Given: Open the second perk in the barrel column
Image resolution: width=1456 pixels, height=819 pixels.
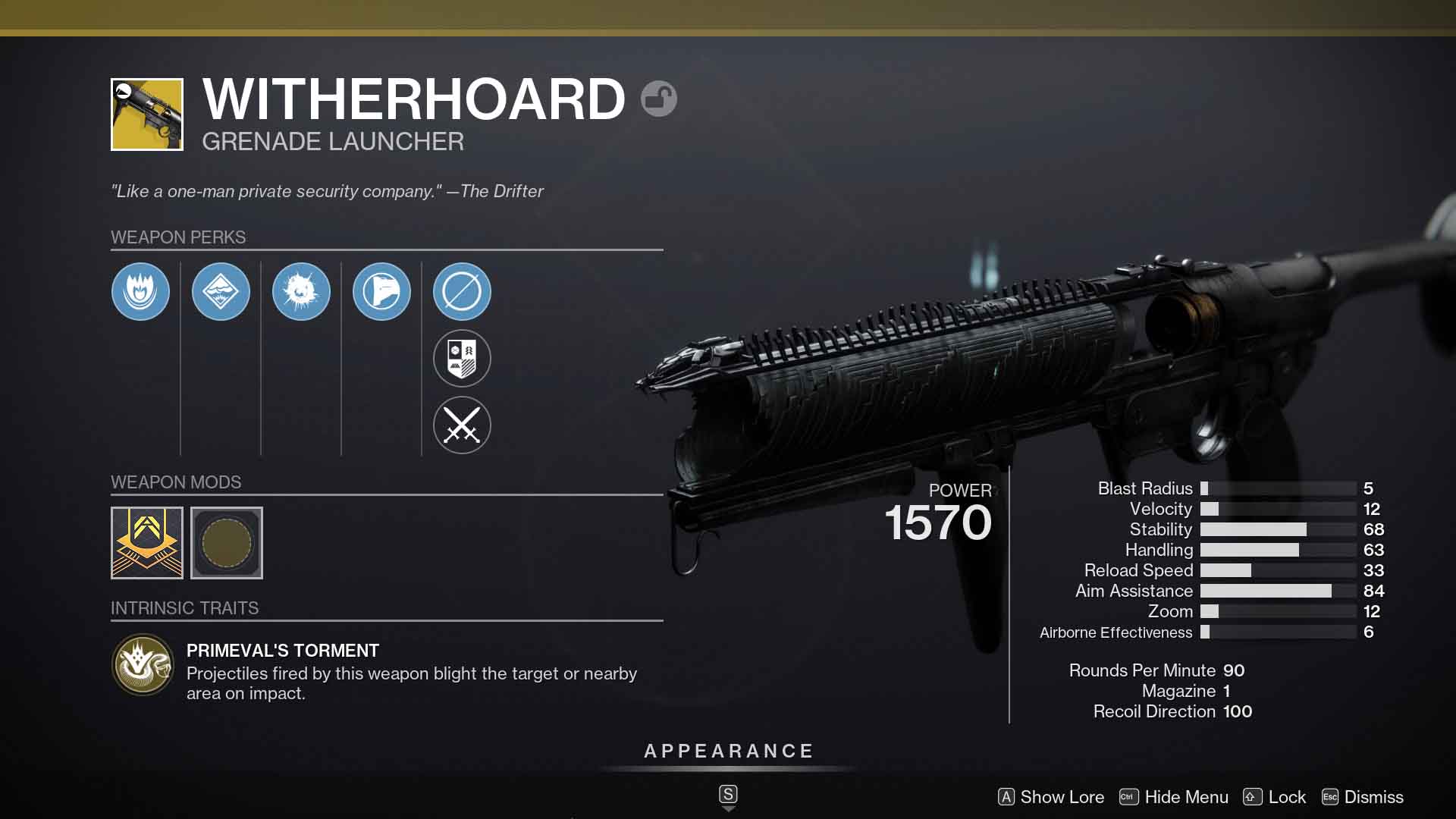Looking at the screenshot, I should pyautogui.click(x=221, y=291).
